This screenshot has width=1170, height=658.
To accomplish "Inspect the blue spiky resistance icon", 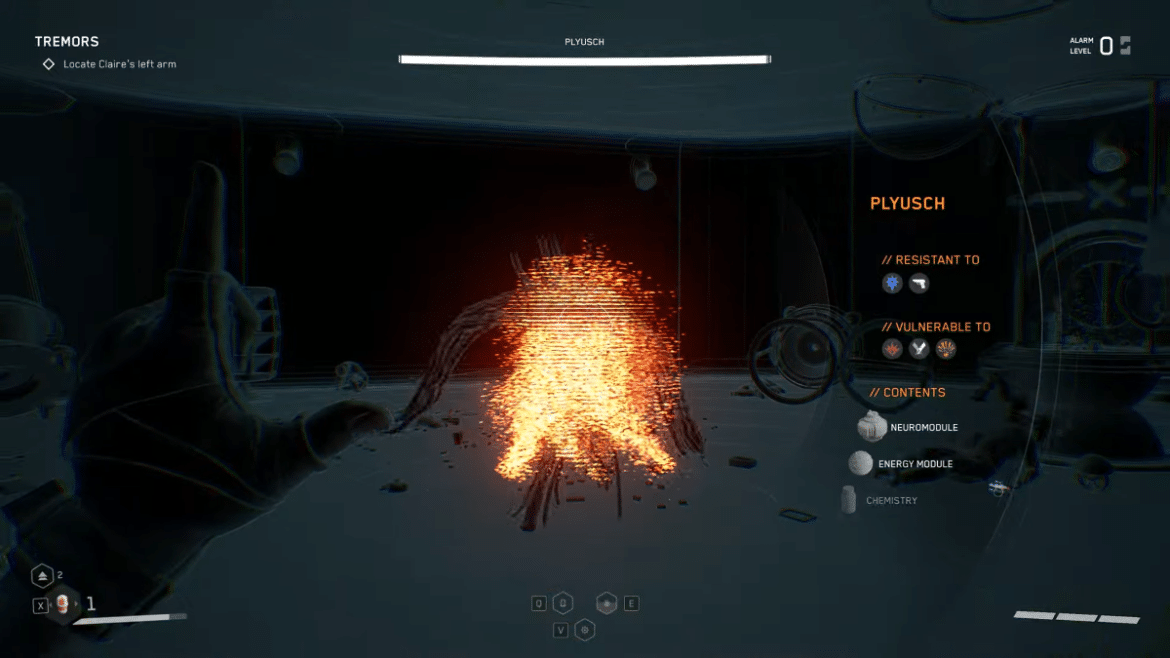I will 892,284.
